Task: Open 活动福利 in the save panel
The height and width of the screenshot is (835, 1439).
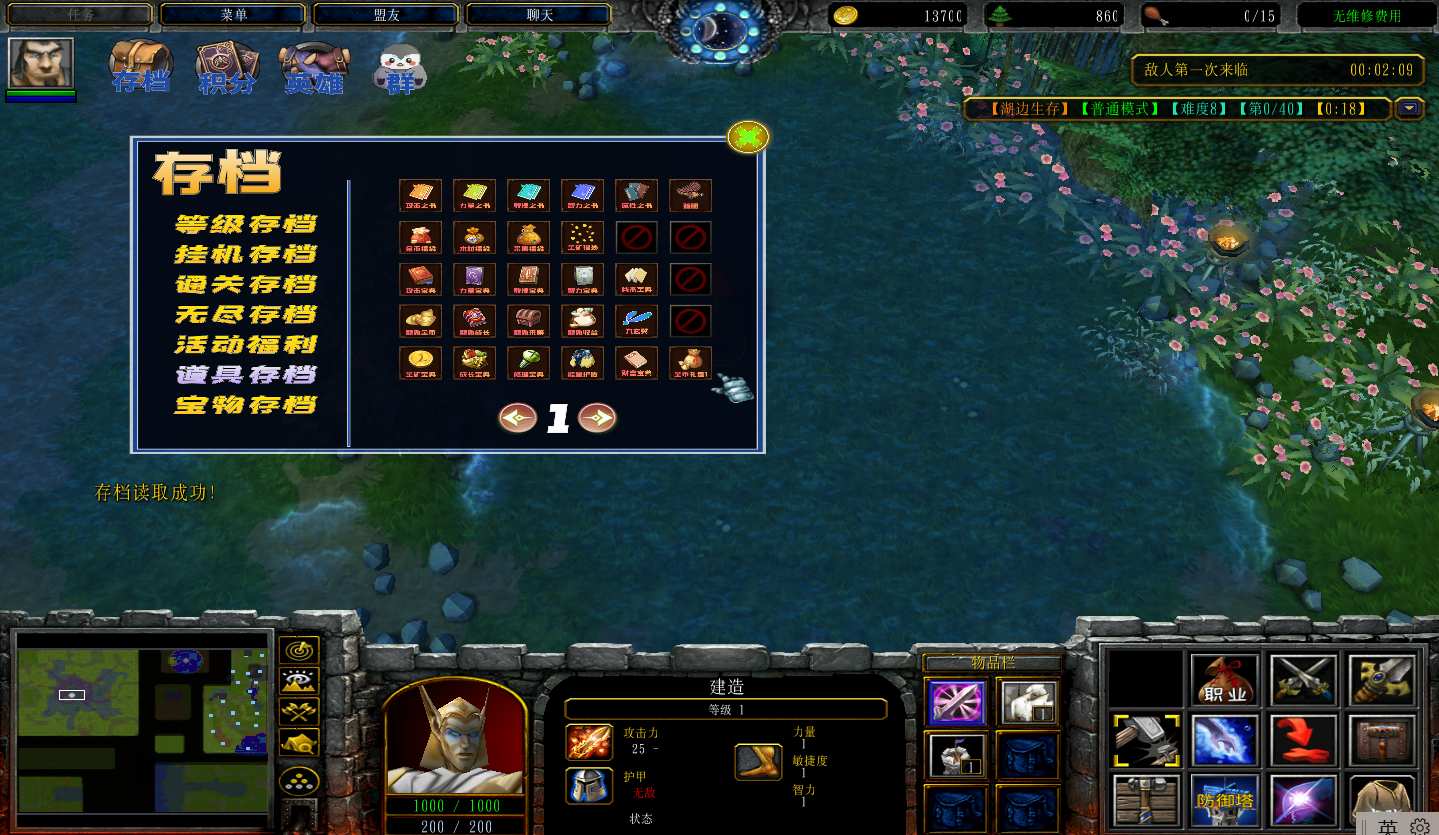Action: (246, 344)
